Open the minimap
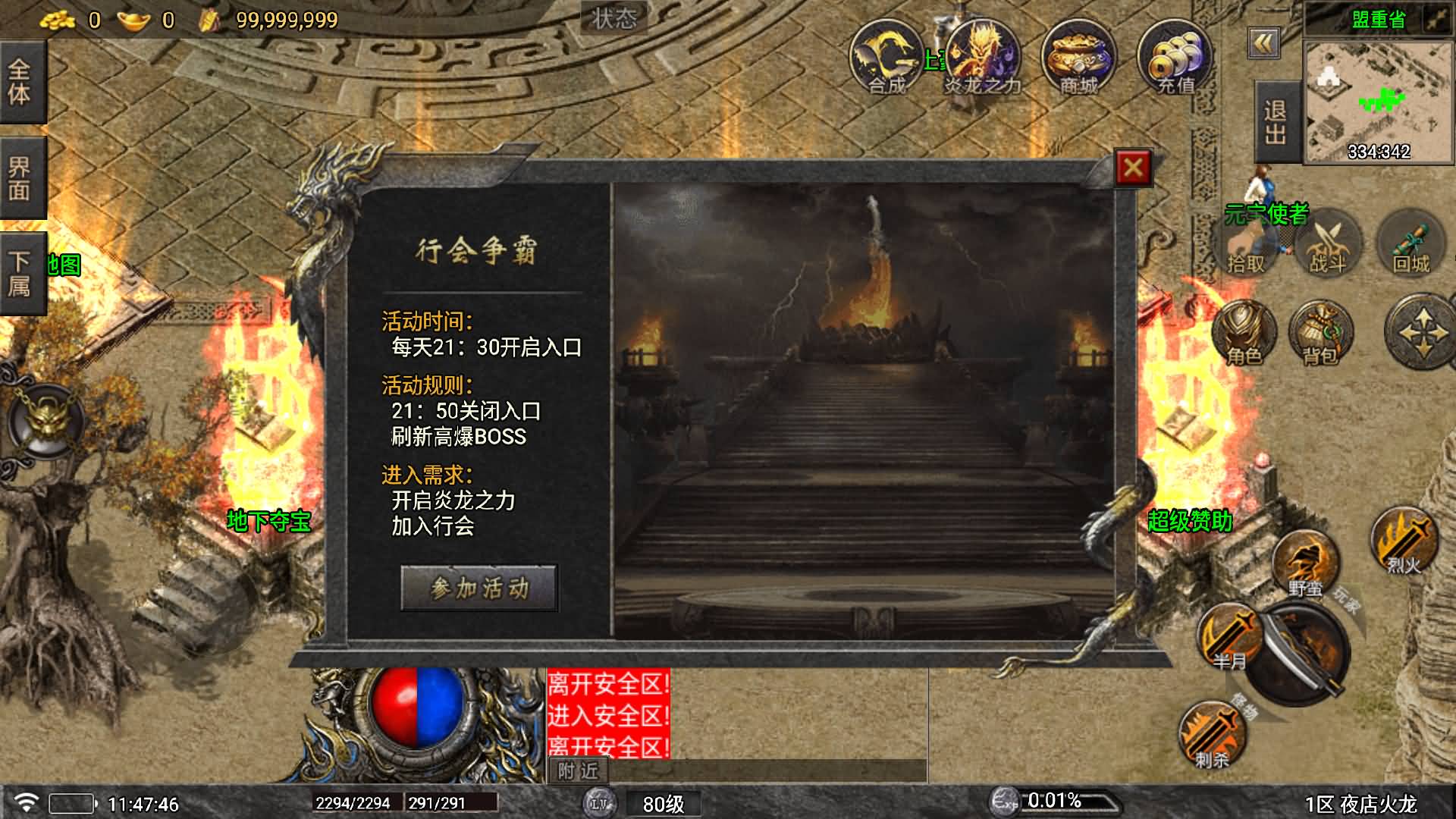 (1377, 102)
